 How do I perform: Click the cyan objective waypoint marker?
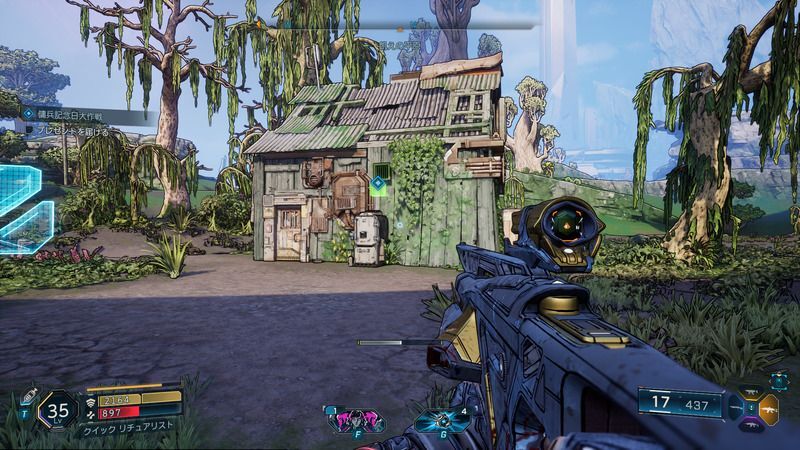click(378, 184)
